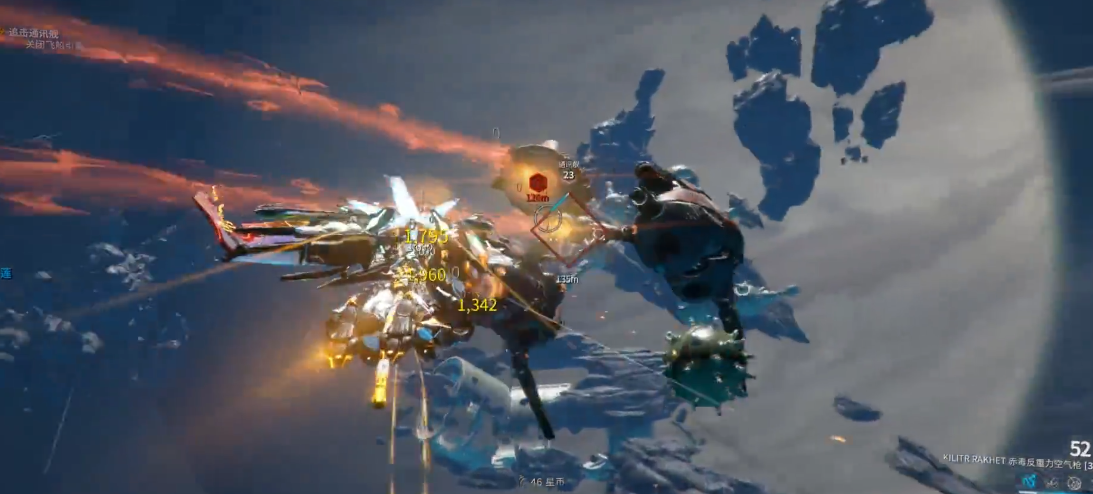
Task: Click the red hexagon objective marker
Action: (537, 182)
